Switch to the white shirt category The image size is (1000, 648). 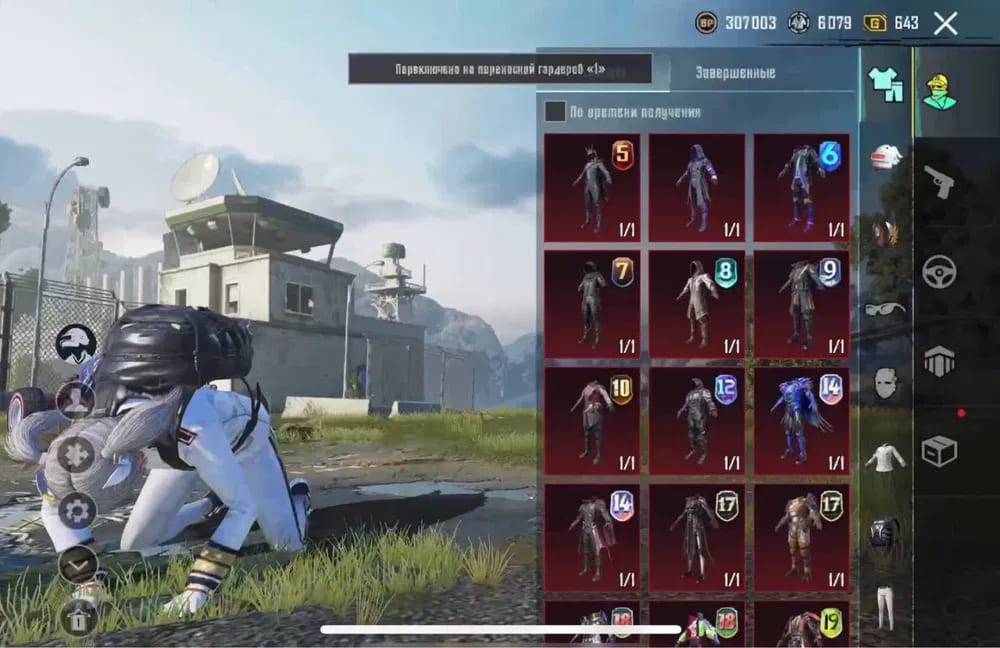click(x=885, y=458)
